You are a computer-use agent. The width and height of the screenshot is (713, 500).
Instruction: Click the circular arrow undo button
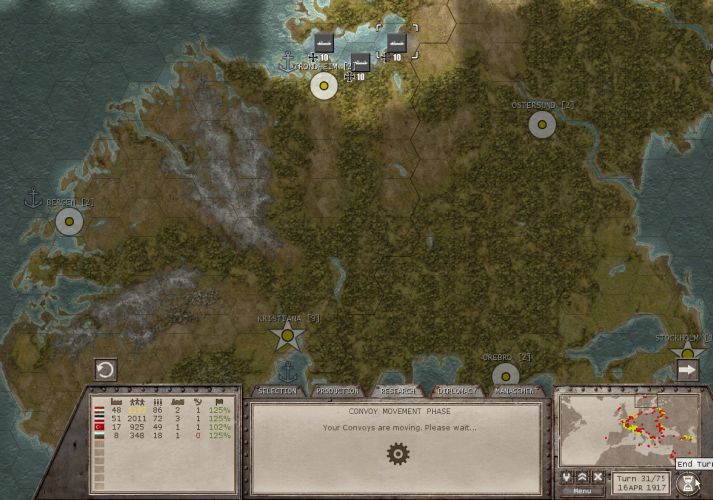[x=105, y=370]
